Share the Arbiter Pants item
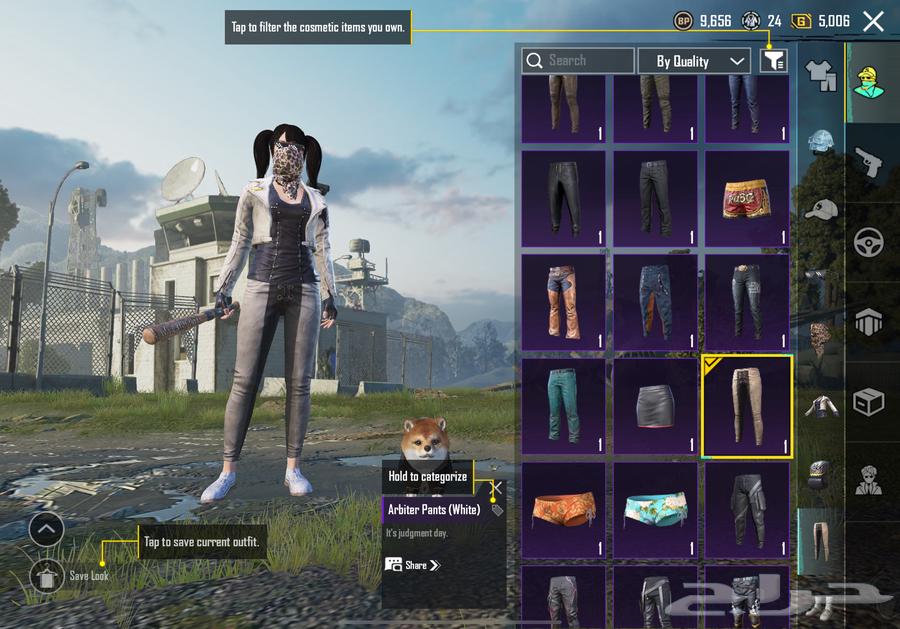This screenshot has height=629, width=900. [412, 565]
